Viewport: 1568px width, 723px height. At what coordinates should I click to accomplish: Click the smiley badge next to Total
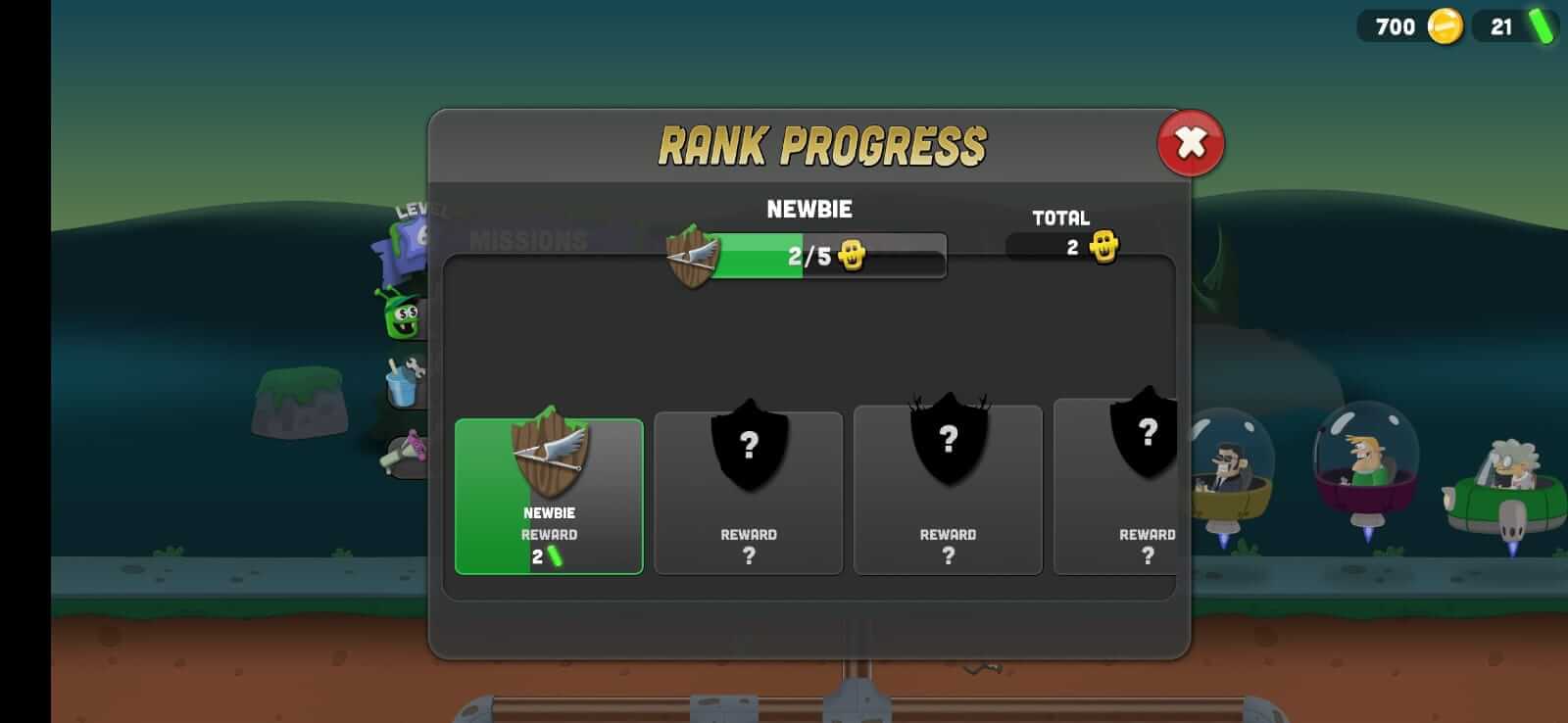[1103, 248]
